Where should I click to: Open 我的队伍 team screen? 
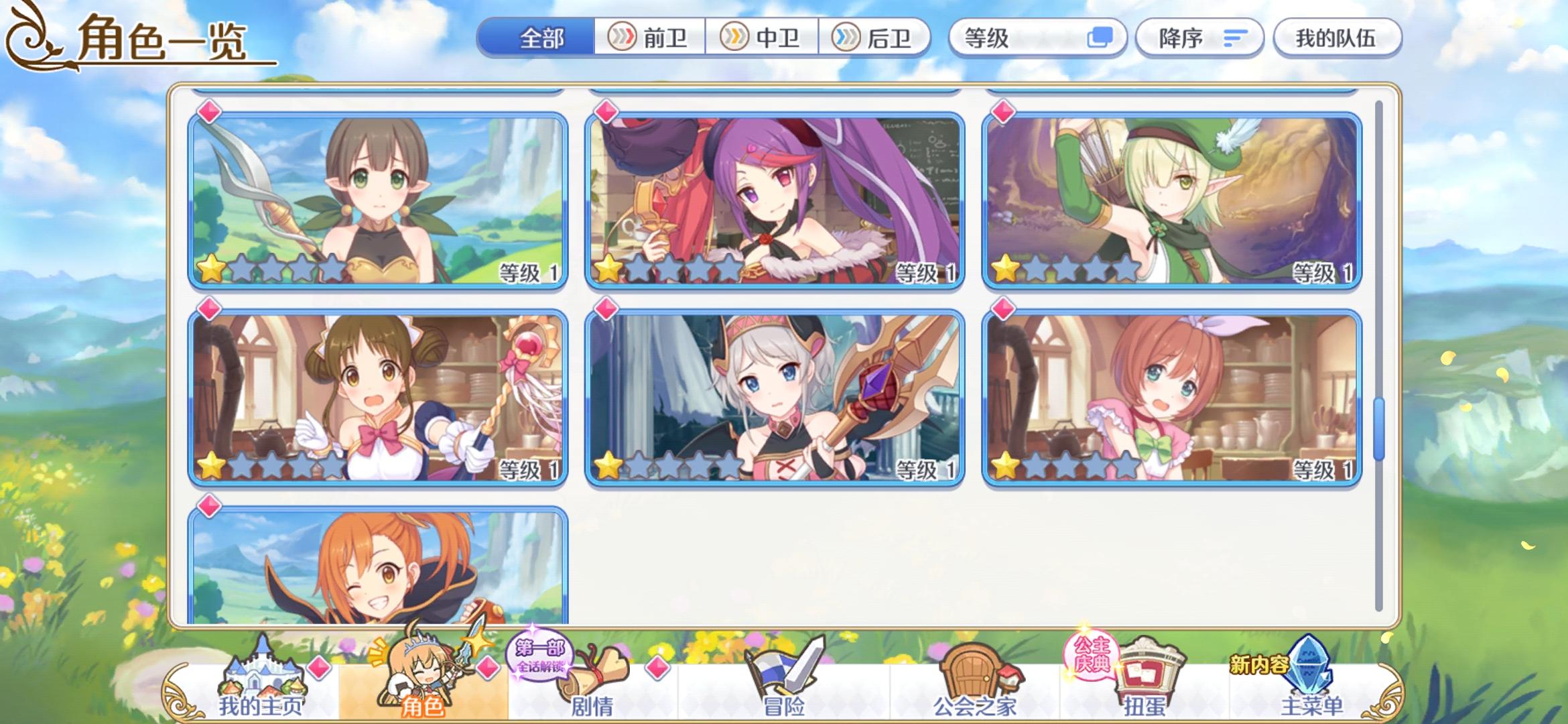[x=1337, y=38]
